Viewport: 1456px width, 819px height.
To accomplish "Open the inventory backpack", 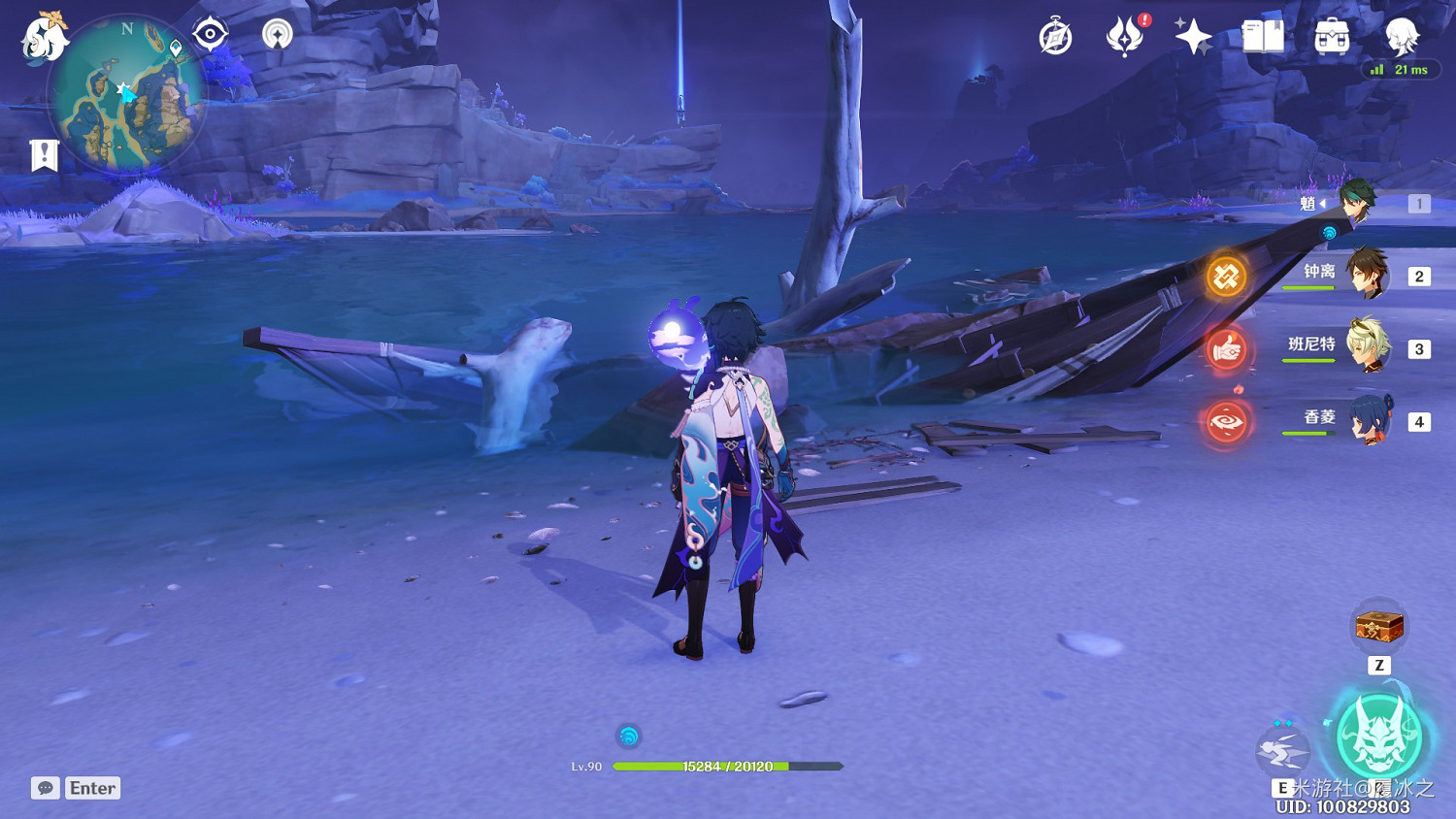I will pyautogui.click(x=1332, y=38).
